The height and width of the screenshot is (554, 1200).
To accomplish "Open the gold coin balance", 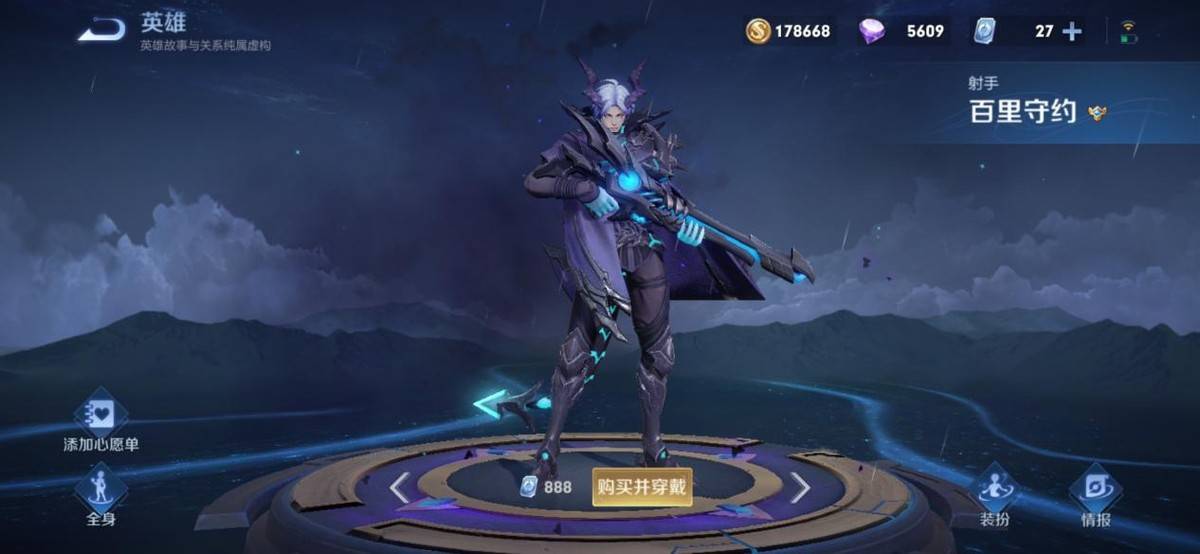I will click(788, 31).
